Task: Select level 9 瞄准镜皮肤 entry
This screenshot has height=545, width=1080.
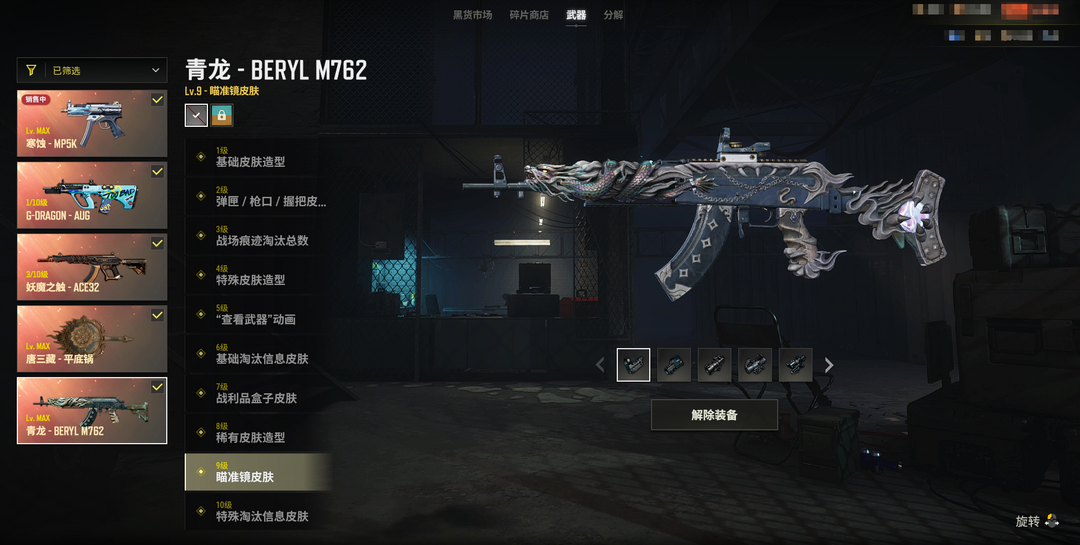Action: point(256,472)
